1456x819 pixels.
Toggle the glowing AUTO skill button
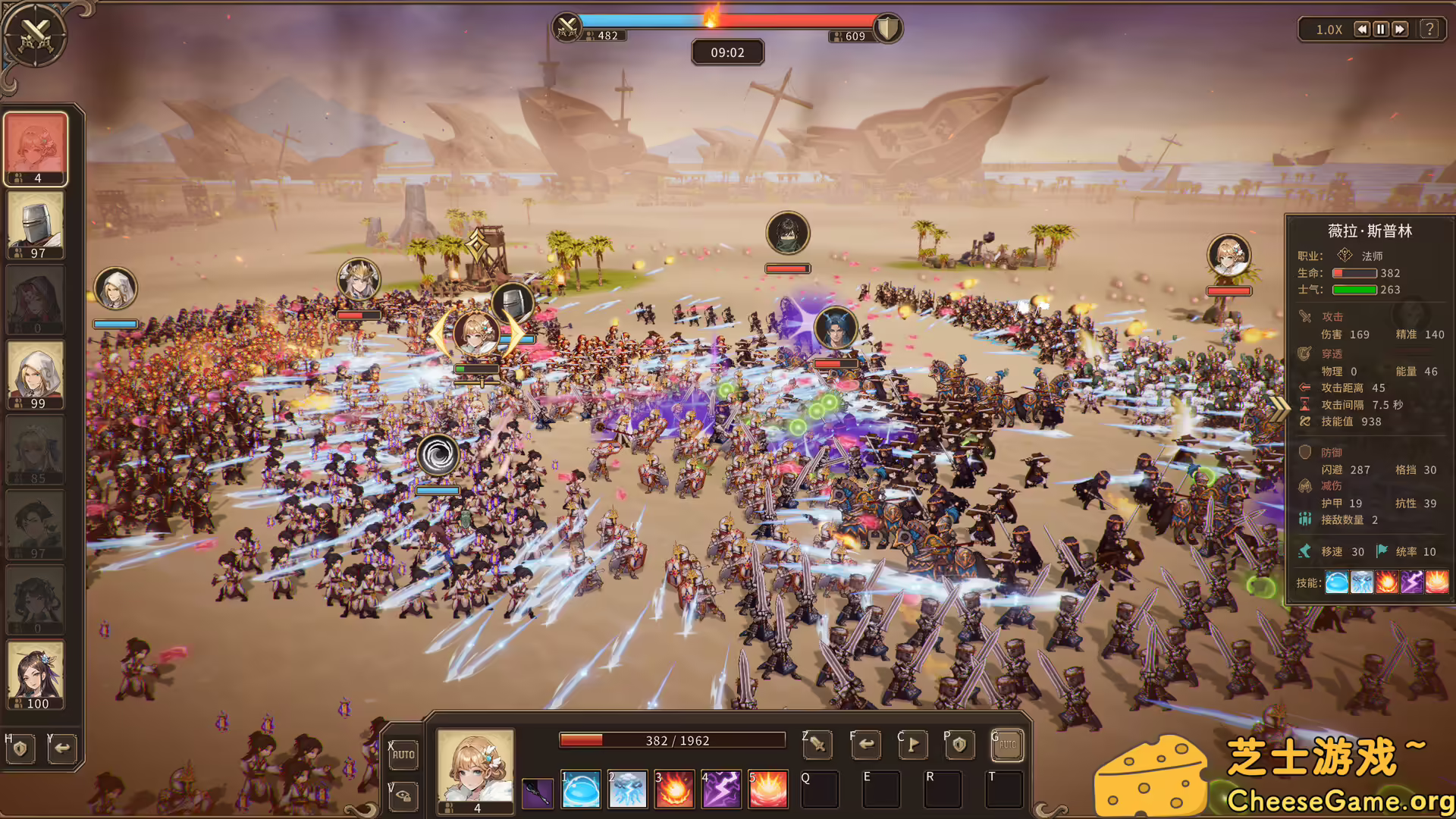point(1007,745)
